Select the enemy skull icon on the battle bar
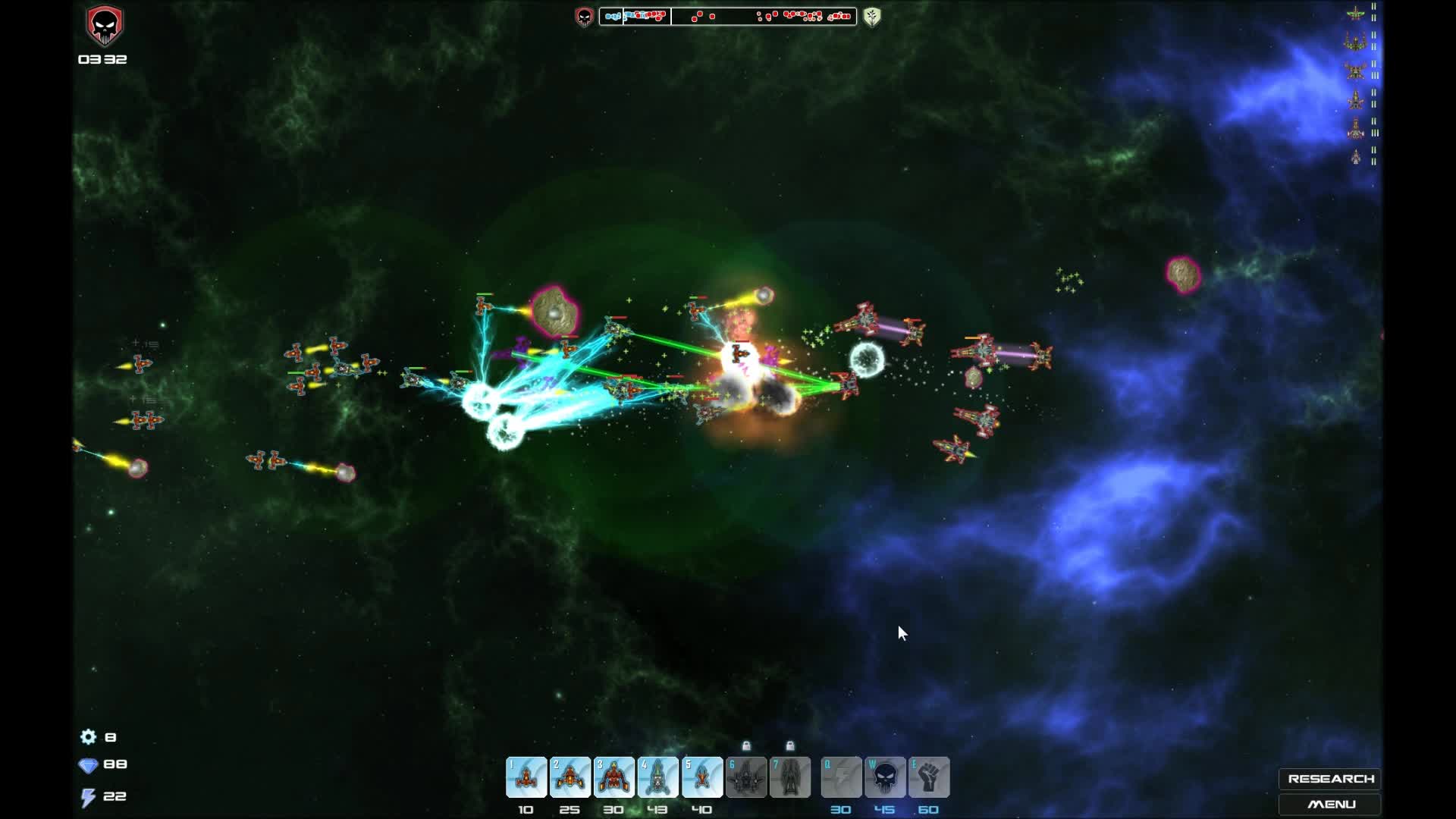Viewport: 1456px width, 819px height. [584, 16]
